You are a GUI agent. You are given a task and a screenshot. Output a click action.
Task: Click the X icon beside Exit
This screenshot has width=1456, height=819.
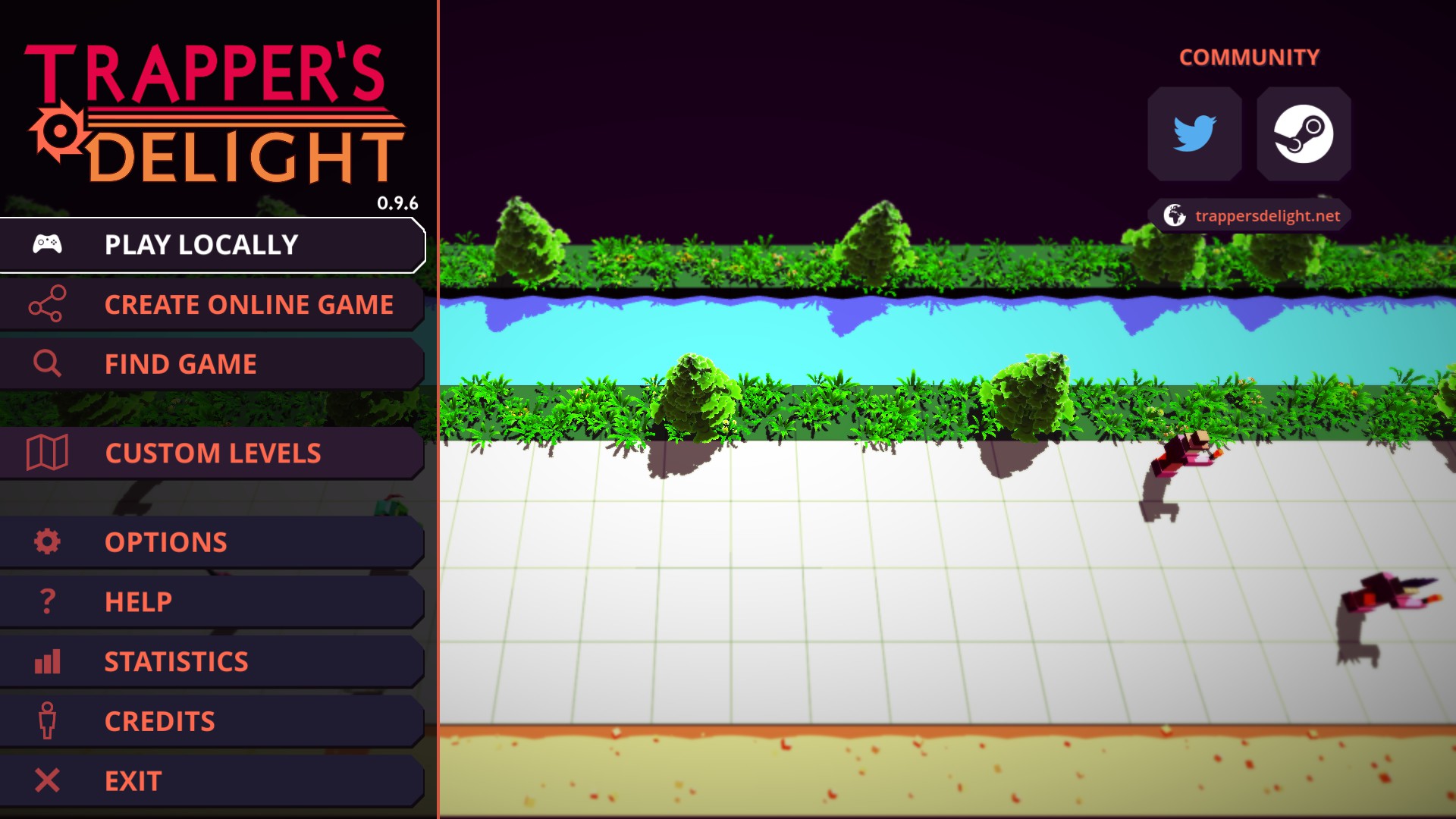click(x=48, y=780)
